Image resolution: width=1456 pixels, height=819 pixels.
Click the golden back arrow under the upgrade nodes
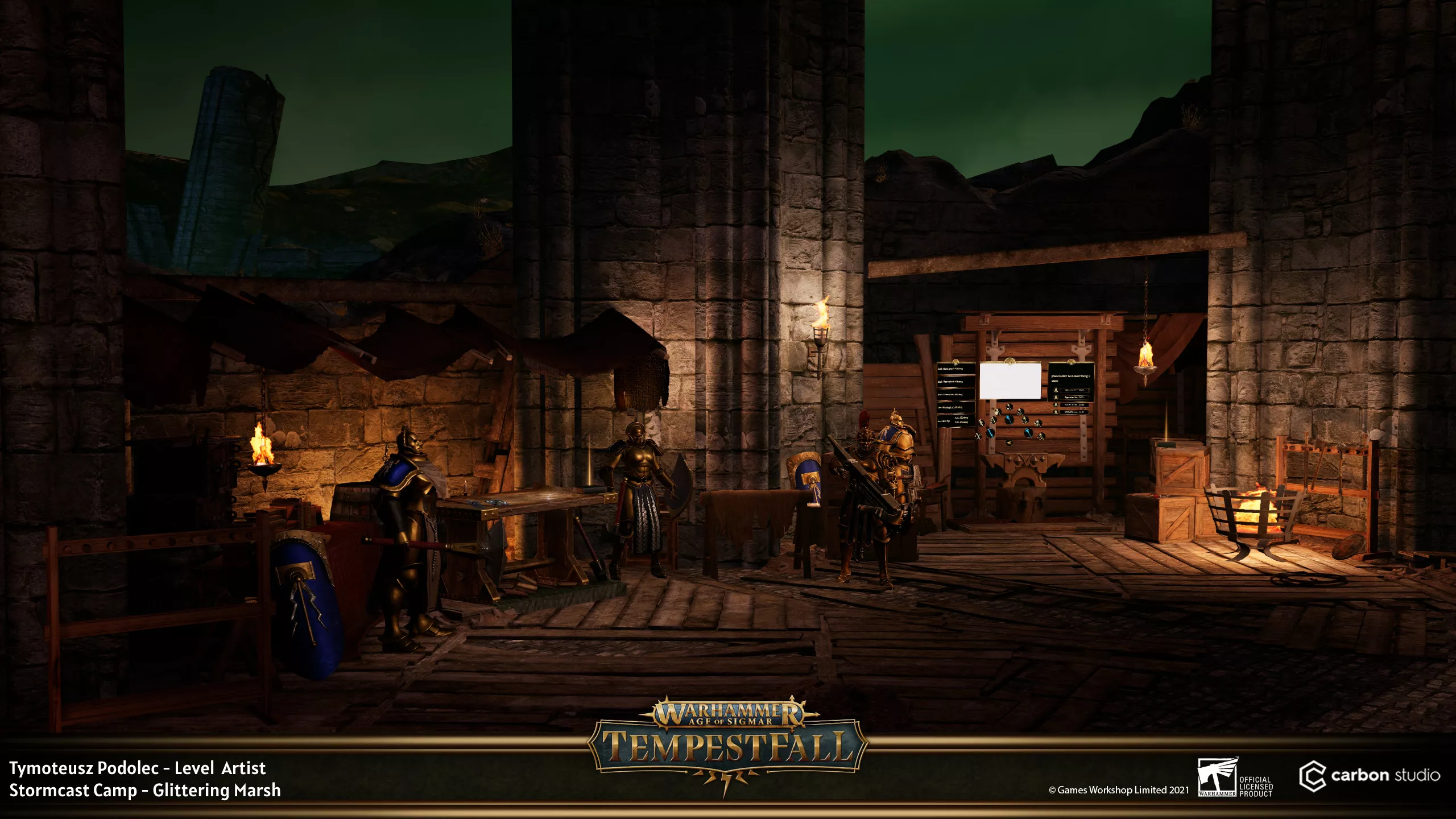[1009, 442]
